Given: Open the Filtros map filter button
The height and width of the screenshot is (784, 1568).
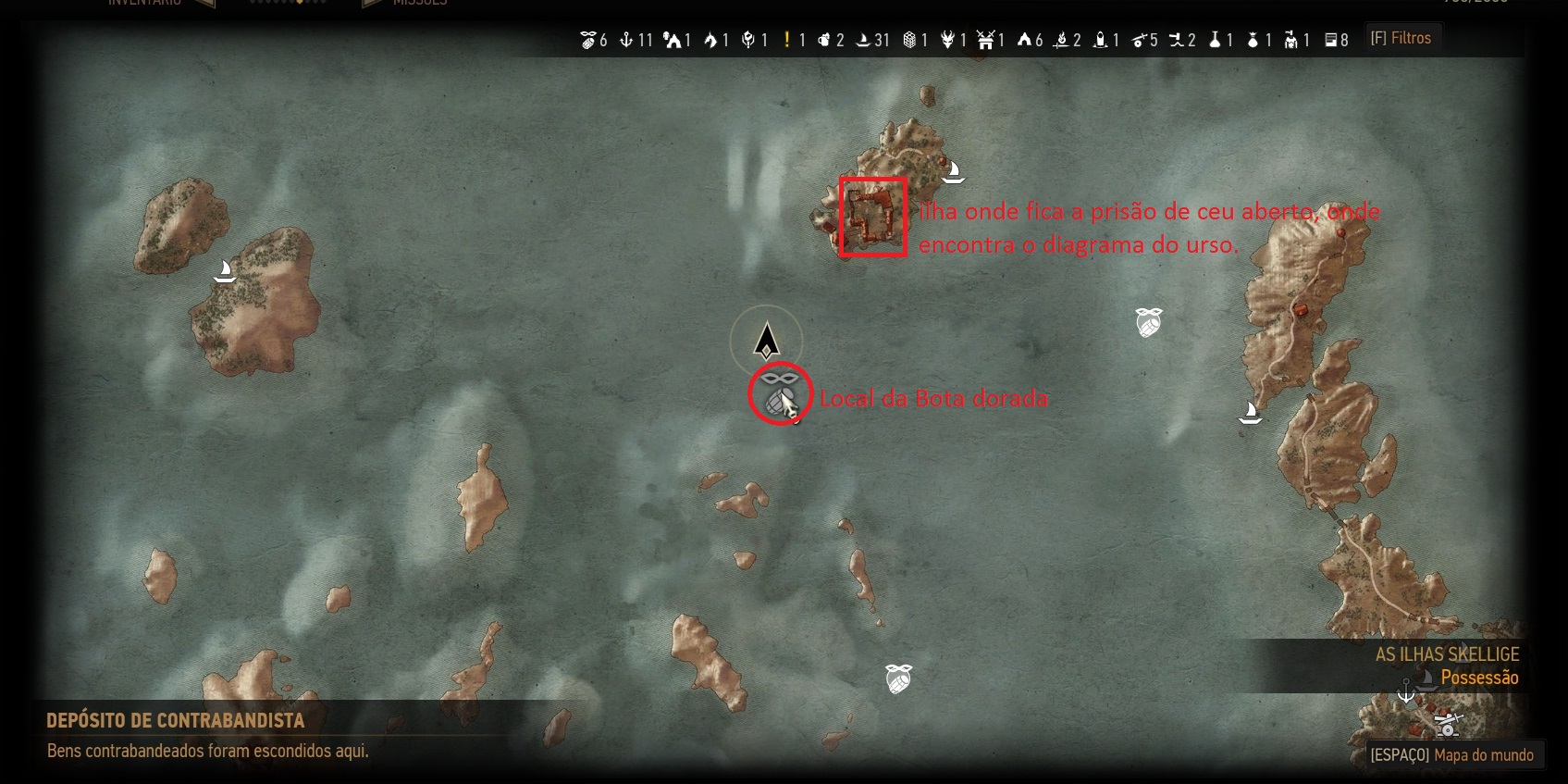Looking at the screenshot, I should coord(1401,38).
